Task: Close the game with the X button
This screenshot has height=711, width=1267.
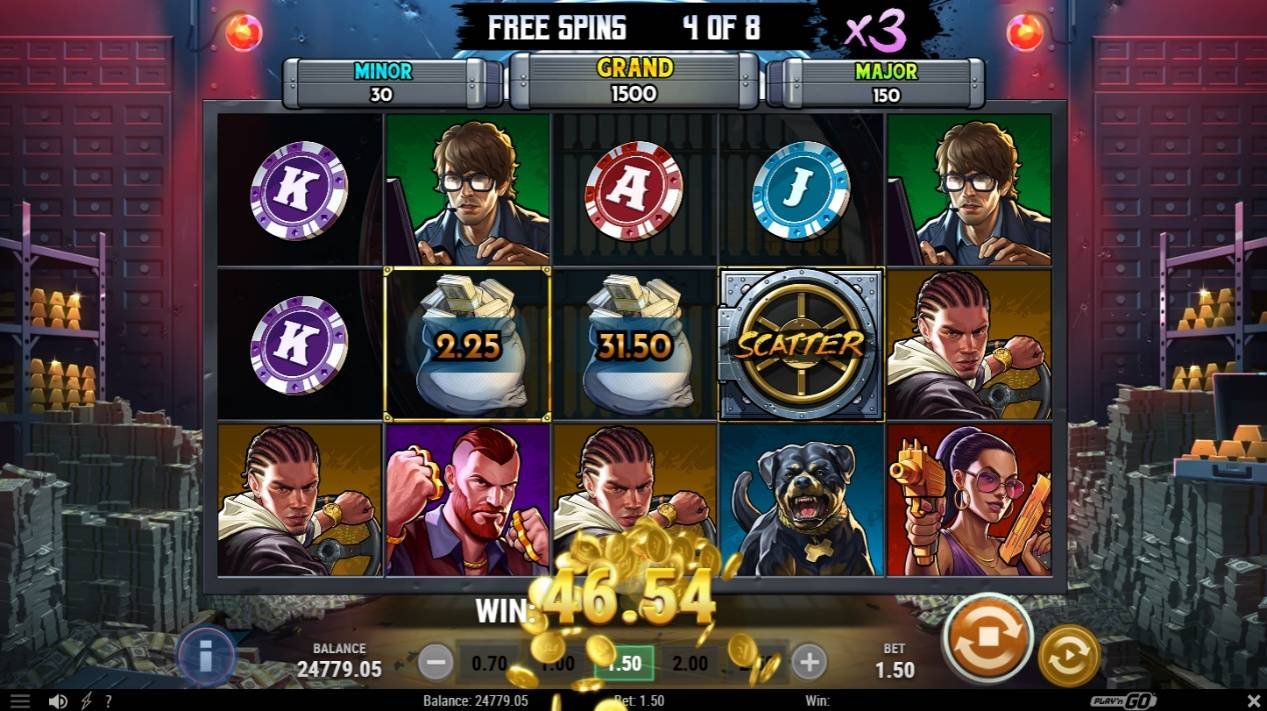Action: tap(1254, 701)
